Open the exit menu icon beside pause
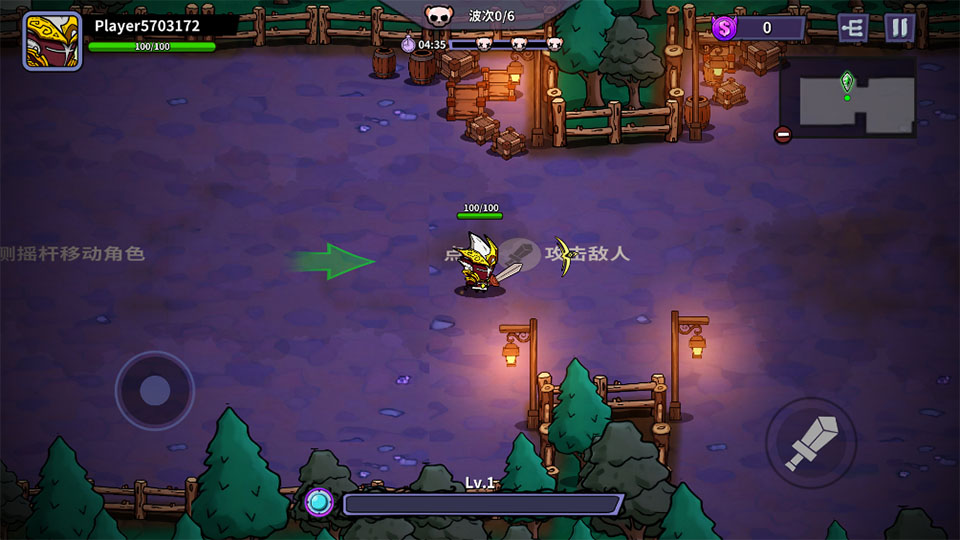Screen dimensions: 960x540 (852, 28)
